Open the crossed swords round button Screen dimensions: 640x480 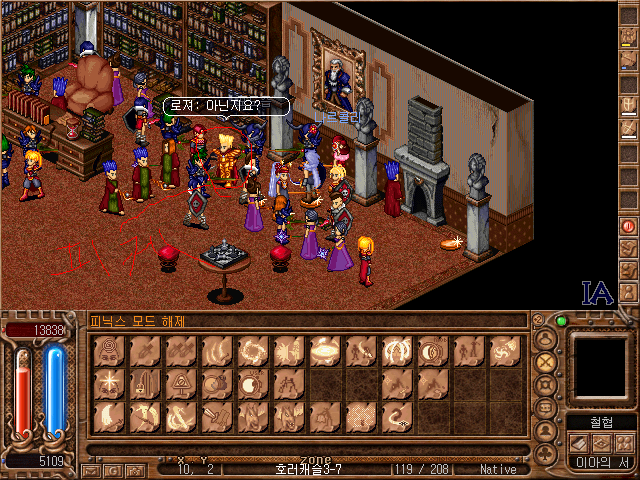point(545,363)
